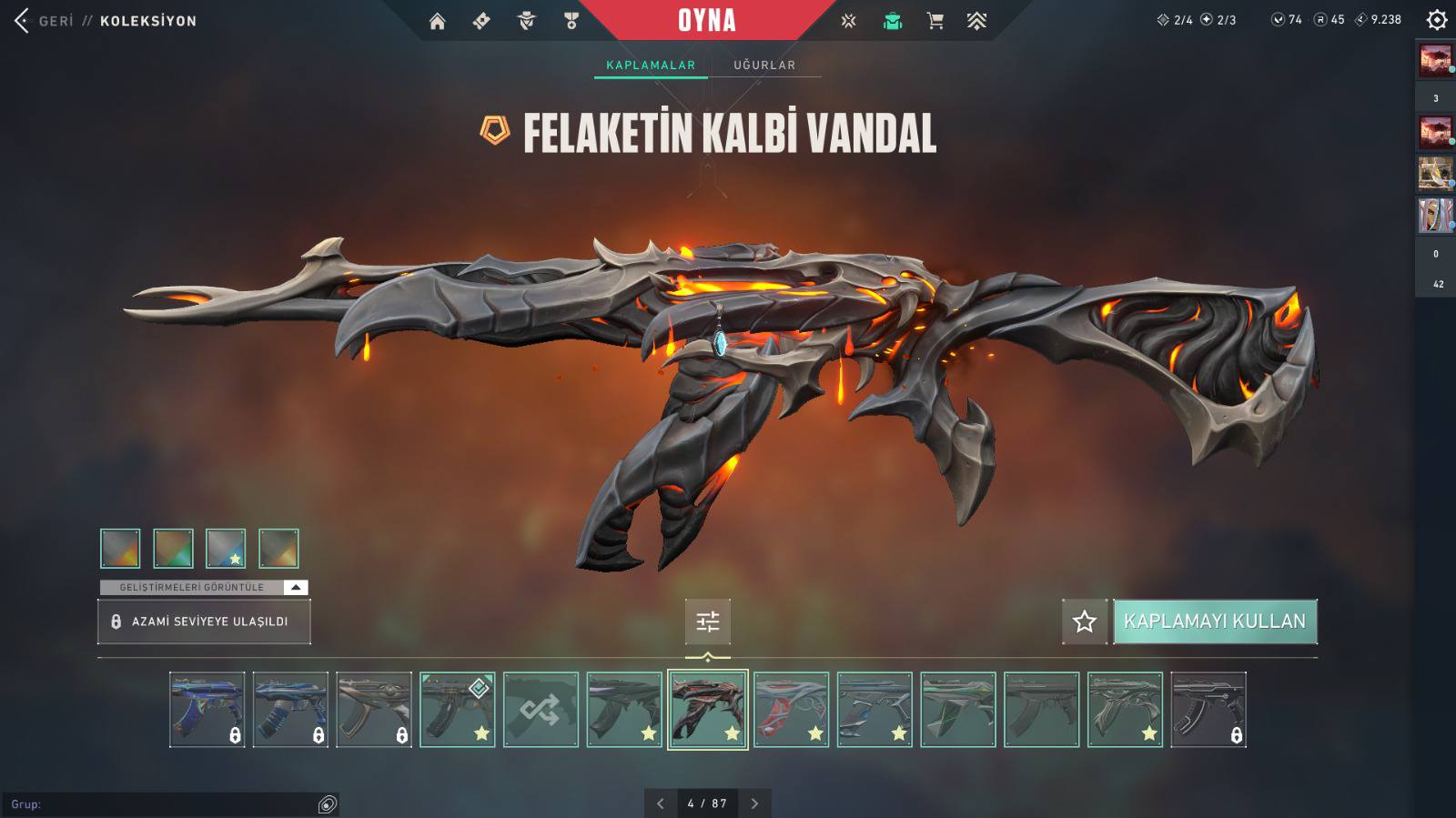Open the settings gear
This screenshot has height=818, width=1456.
pos(1436,19)
